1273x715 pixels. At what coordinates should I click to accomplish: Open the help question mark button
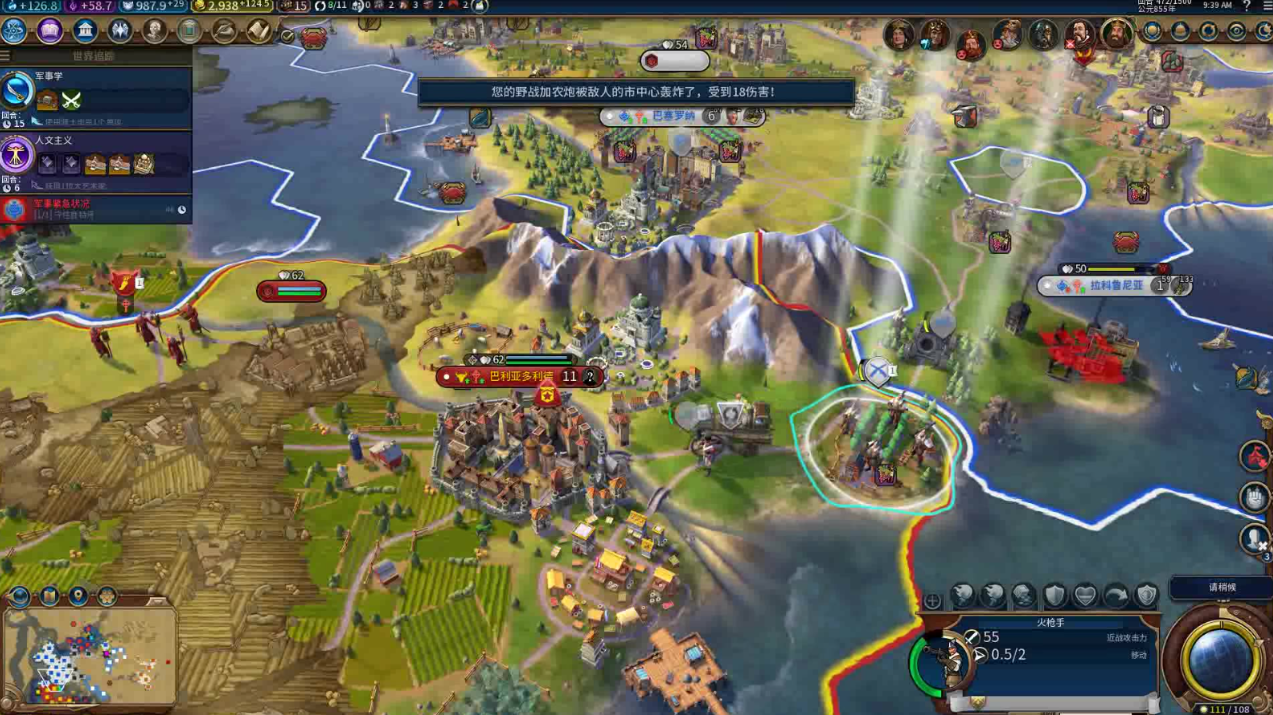[1246, 6]
